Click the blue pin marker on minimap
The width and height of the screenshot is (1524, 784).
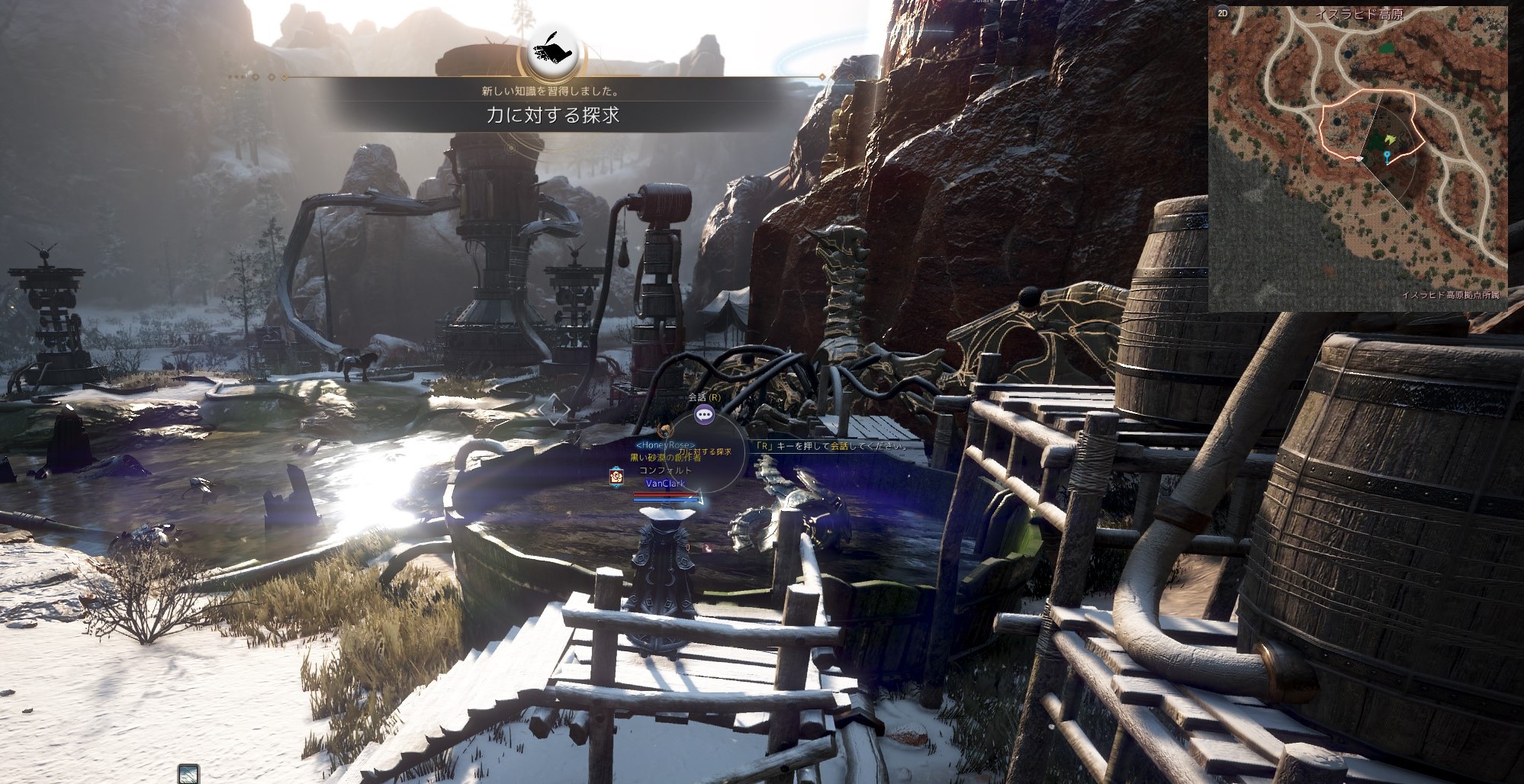click(x=1387, y=156)
